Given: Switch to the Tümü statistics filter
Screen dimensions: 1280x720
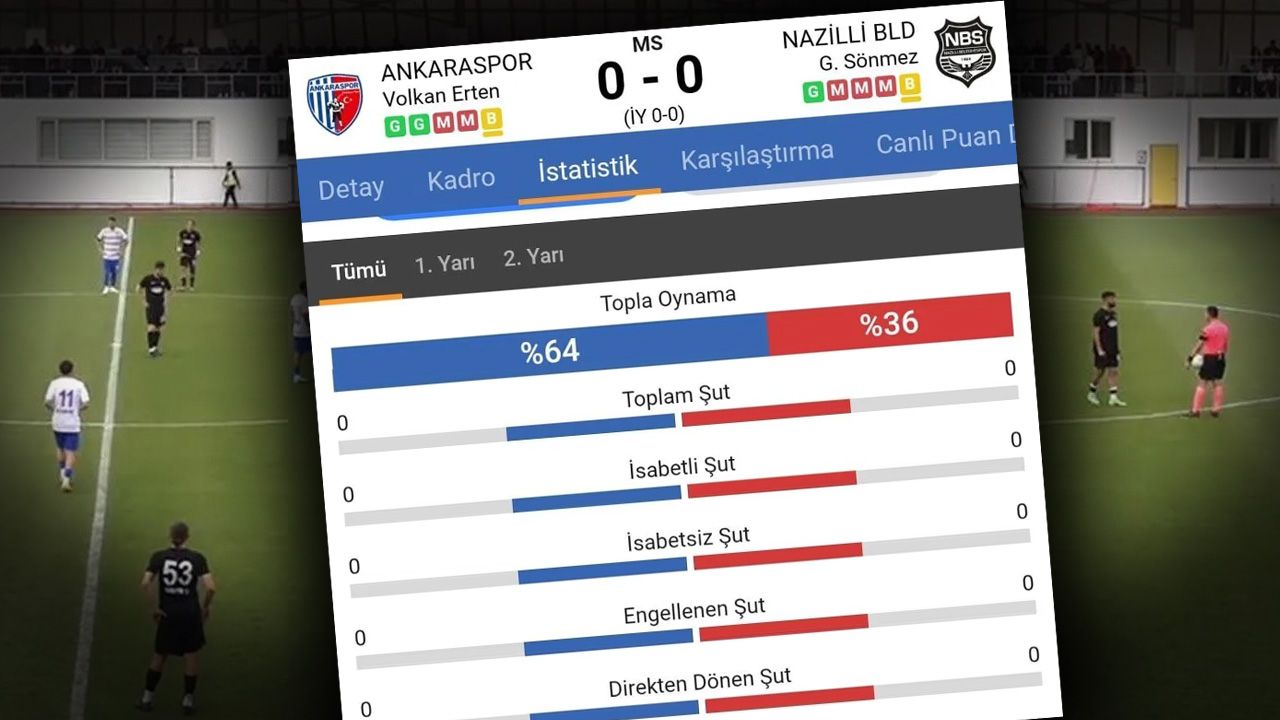Looking at the screenshot, I should [x=360, y=269].
